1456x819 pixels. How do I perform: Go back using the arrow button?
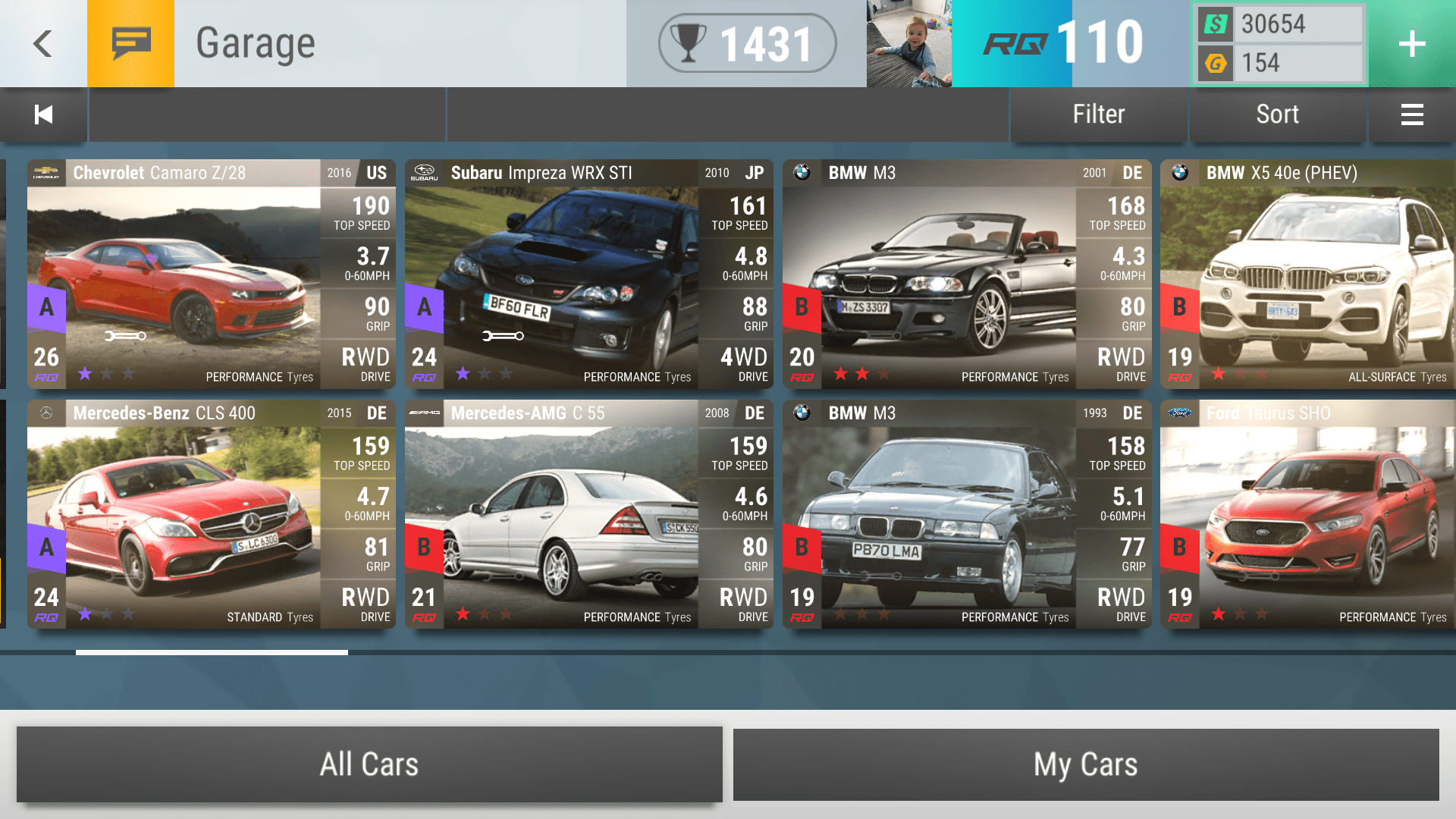coord(43,43)
